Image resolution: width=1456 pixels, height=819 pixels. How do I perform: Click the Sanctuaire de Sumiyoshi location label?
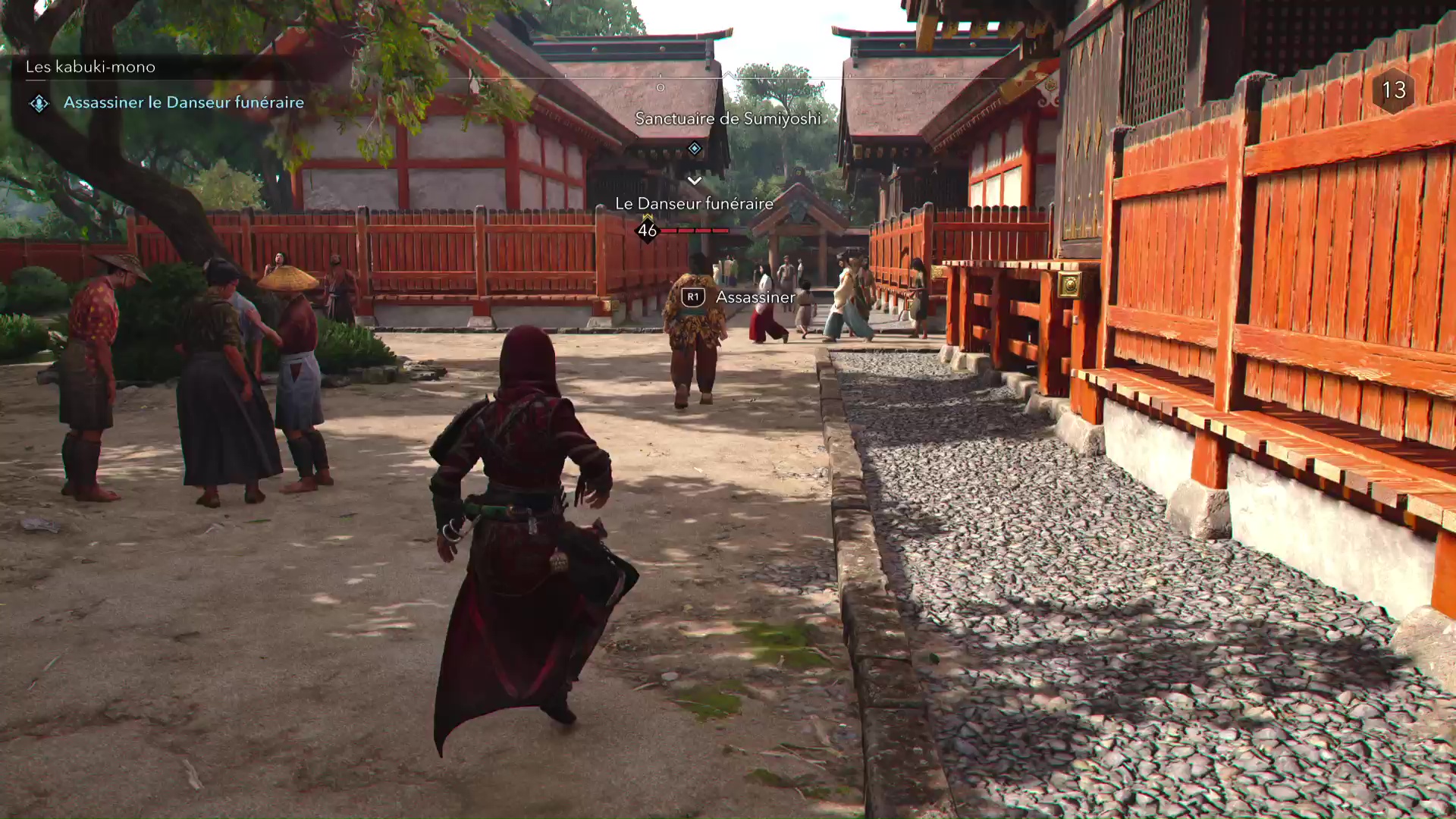tap(730, 119)
